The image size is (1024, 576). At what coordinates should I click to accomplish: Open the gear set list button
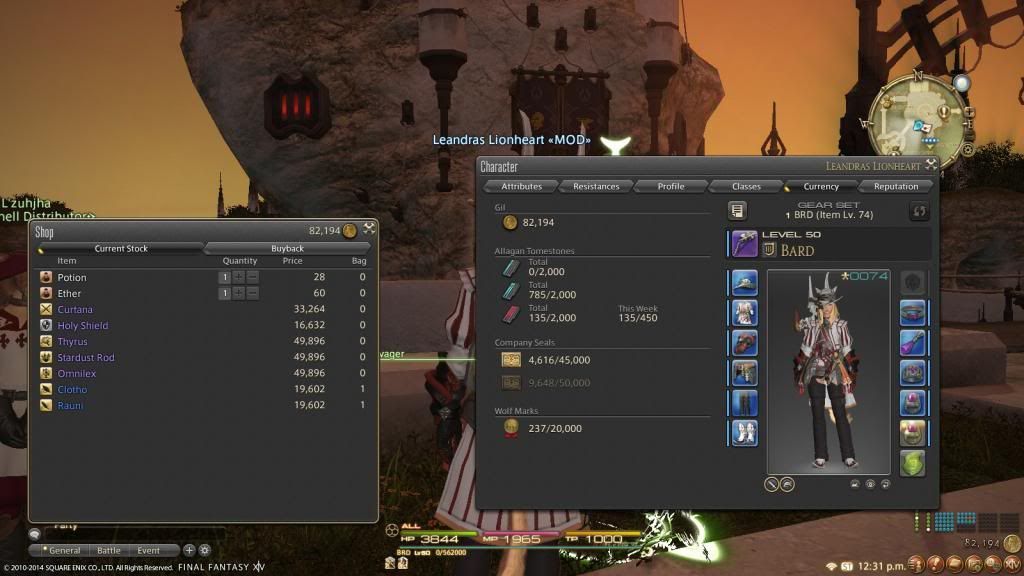(x=738, y=210)
